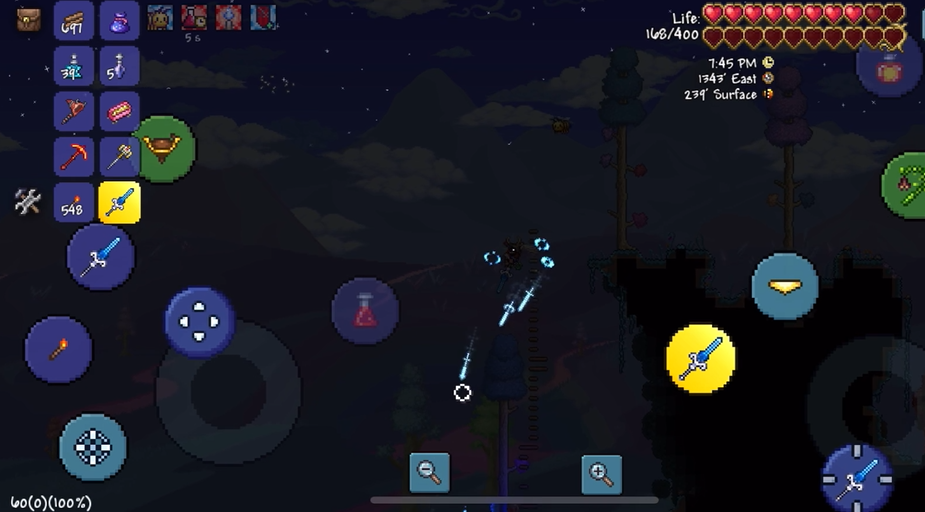
Task: Zoom out with the minus magnifier
Action: coord(430,472)
